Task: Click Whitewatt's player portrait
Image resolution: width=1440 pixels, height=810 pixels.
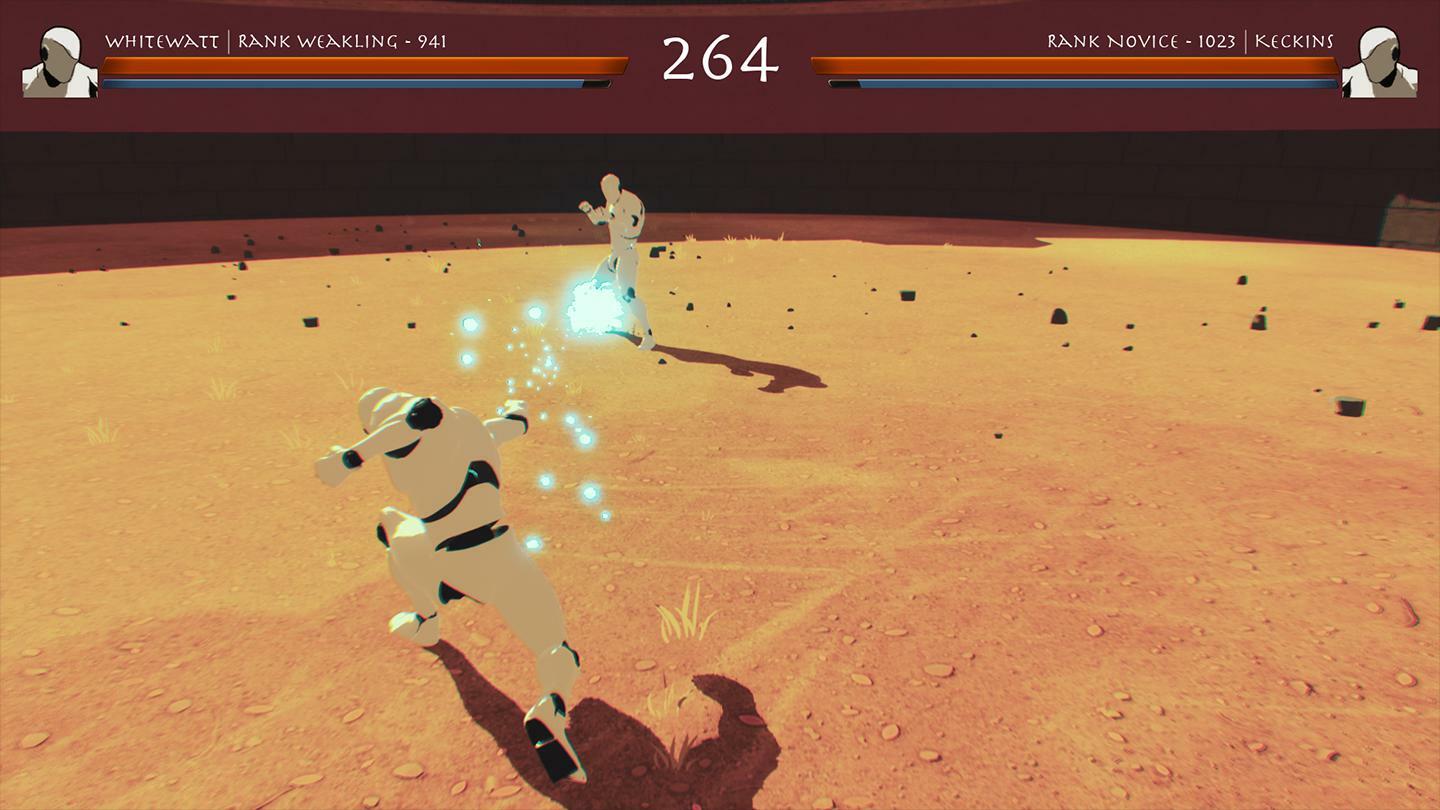Action: tap(60, 62)
